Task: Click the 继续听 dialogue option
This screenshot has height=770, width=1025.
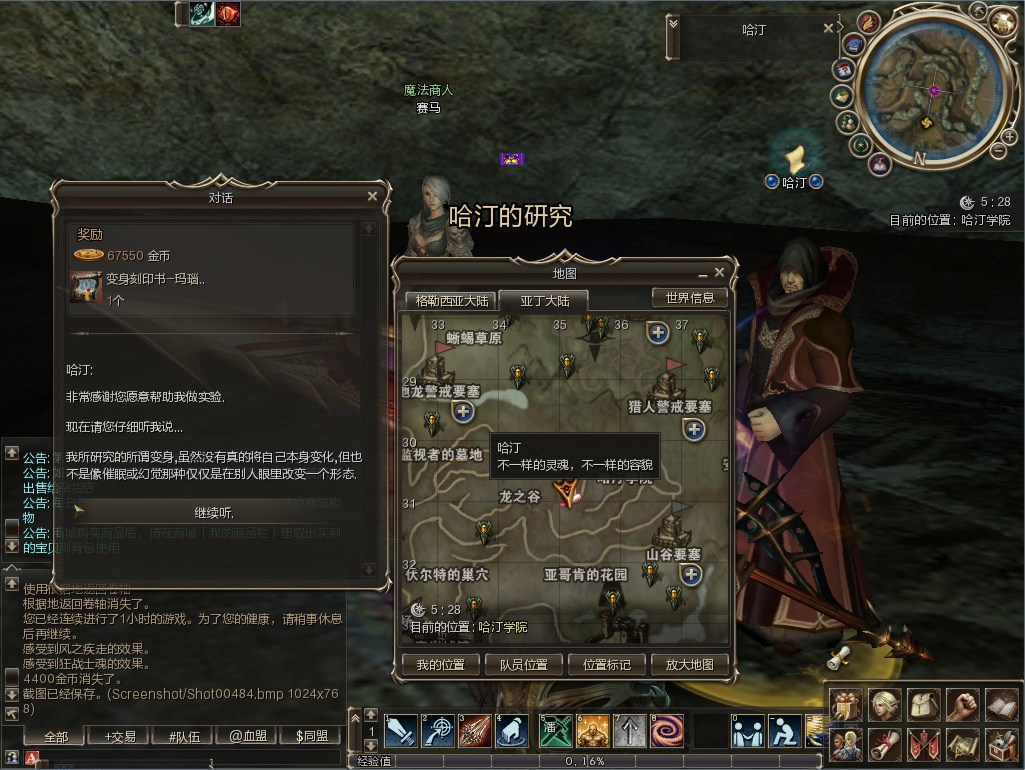Action: [213, 512]
